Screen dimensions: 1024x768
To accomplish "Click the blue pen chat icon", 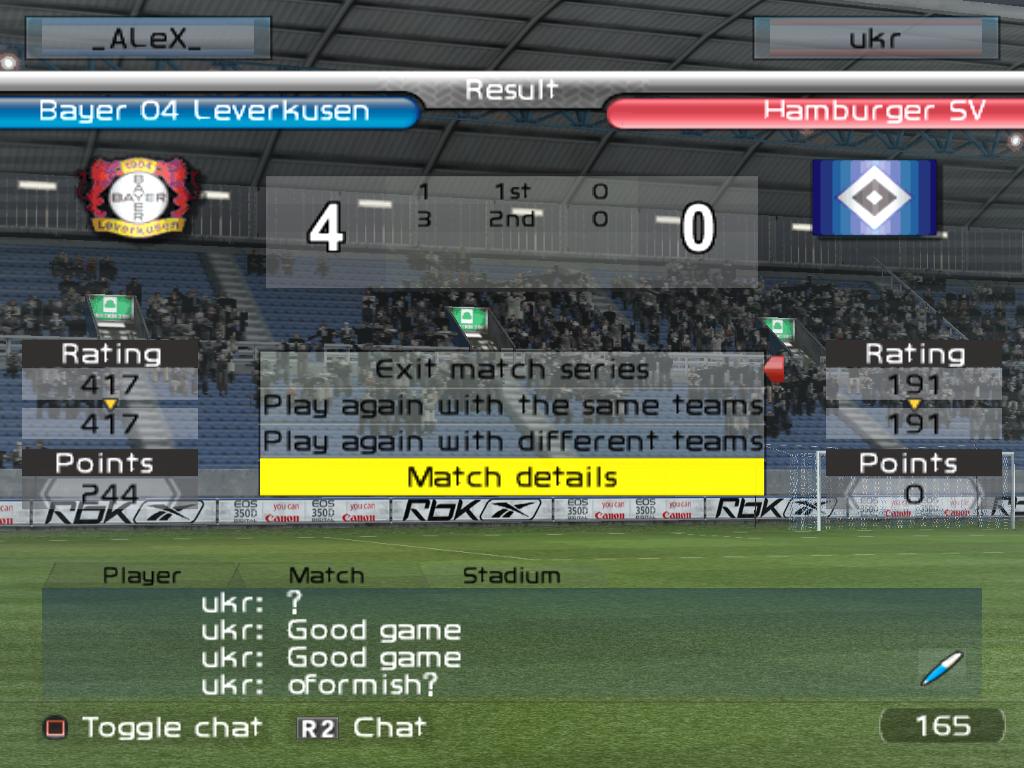I will (941, 668).
